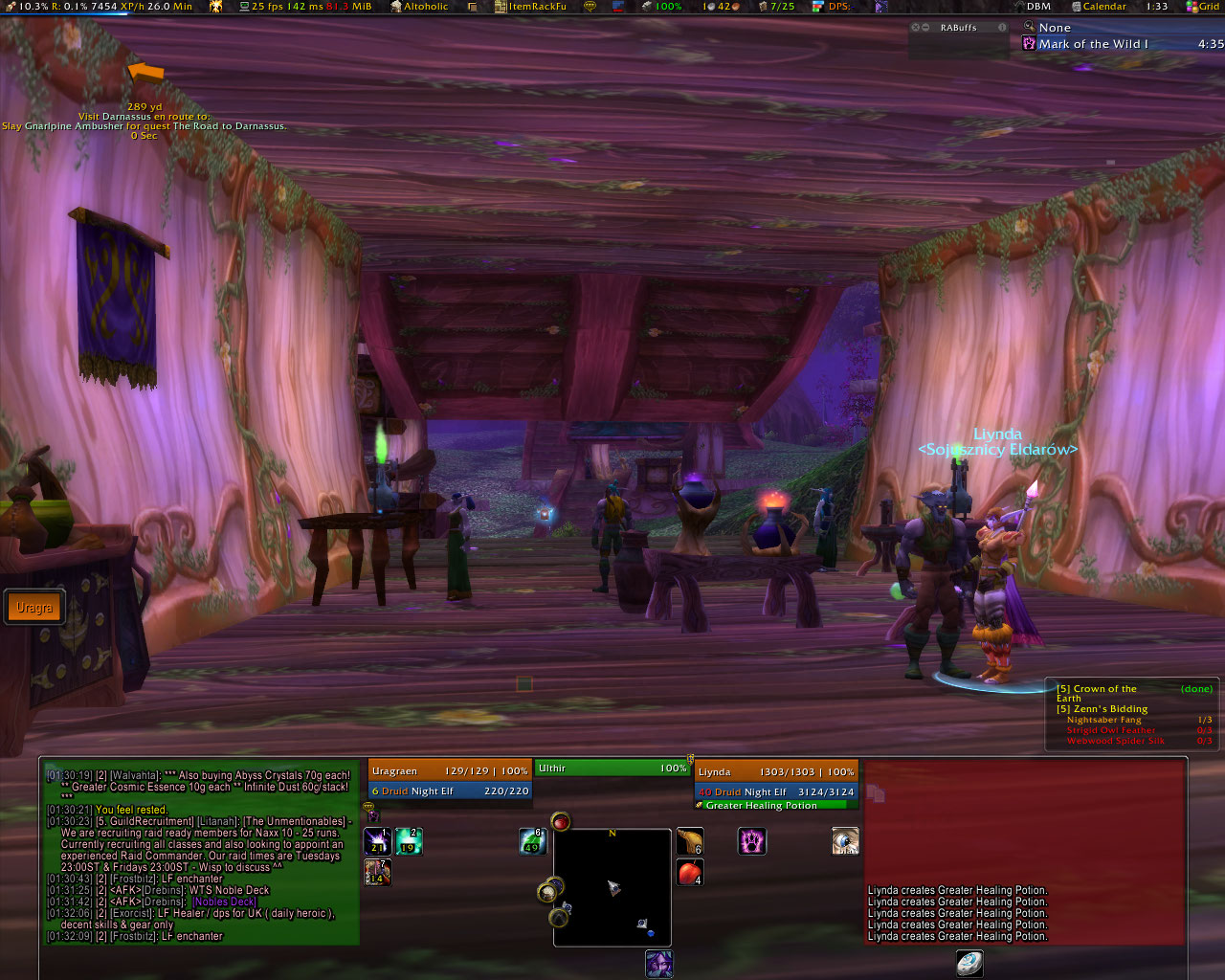
Task: Select the Liynda target unit frame
Action: tap(776, 781)
